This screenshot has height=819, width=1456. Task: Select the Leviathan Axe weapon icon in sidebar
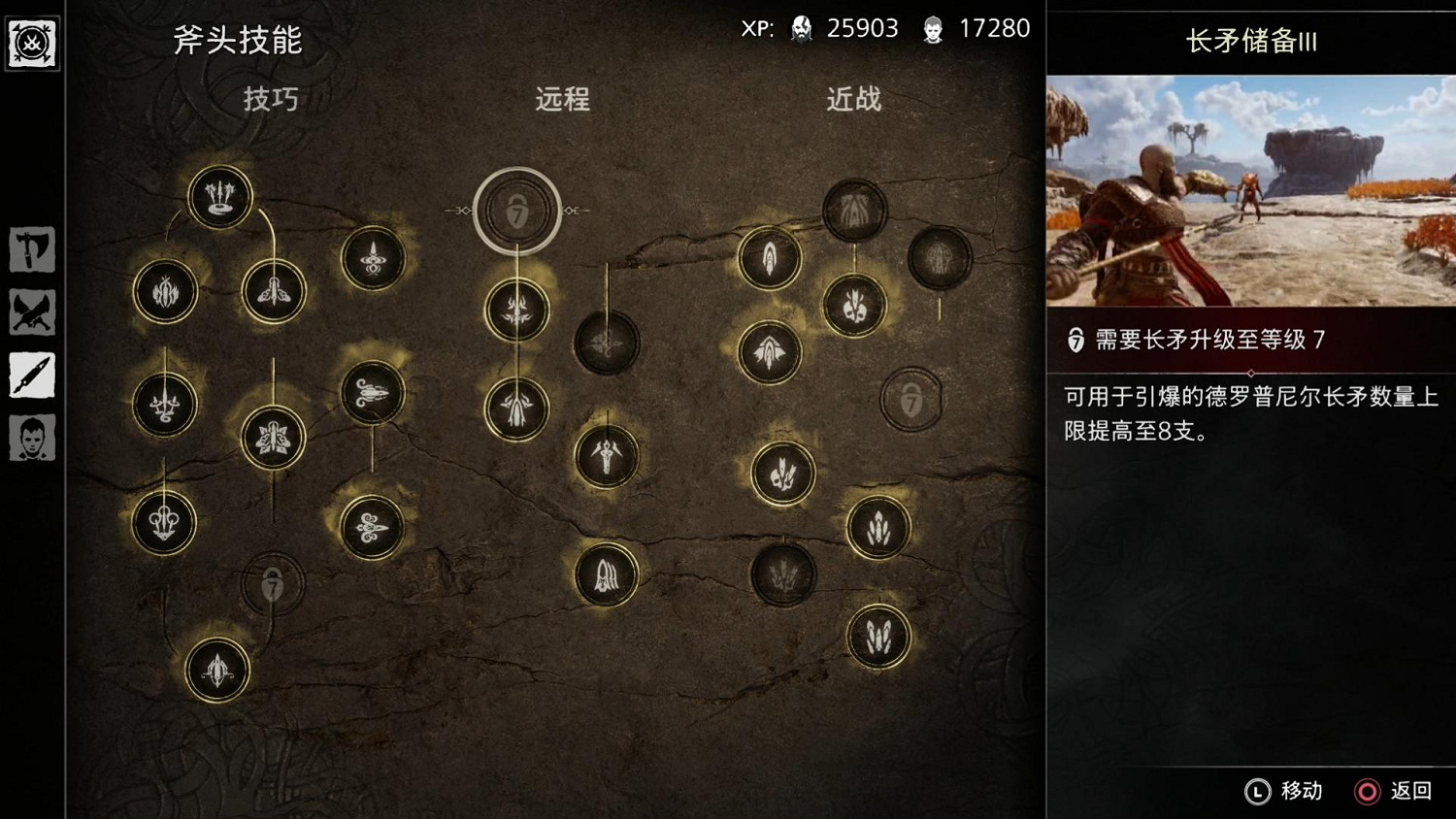32,249
